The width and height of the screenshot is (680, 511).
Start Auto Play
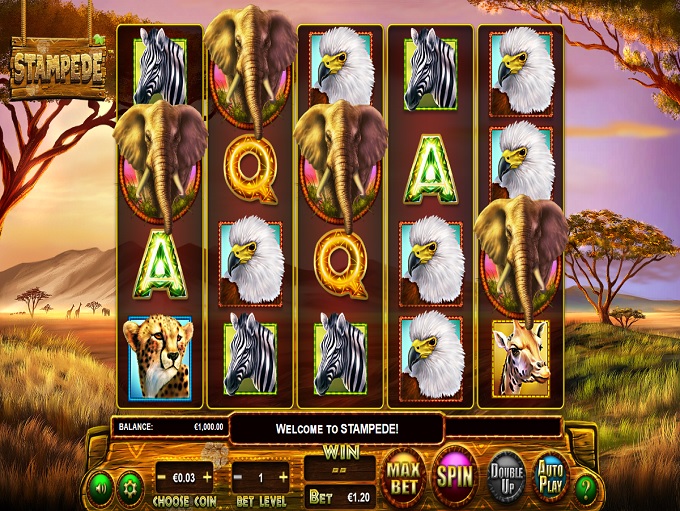pos(550,475)
